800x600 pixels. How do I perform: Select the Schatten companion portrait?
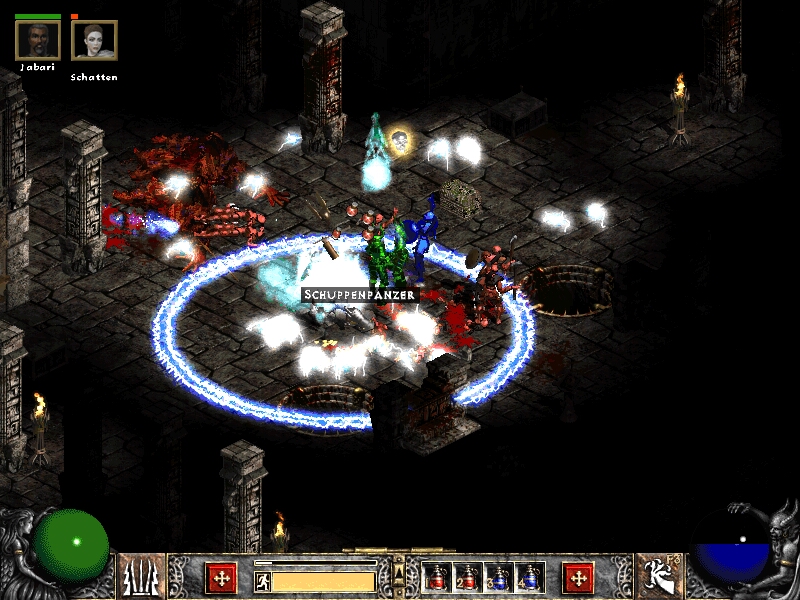tap(94, 40)
